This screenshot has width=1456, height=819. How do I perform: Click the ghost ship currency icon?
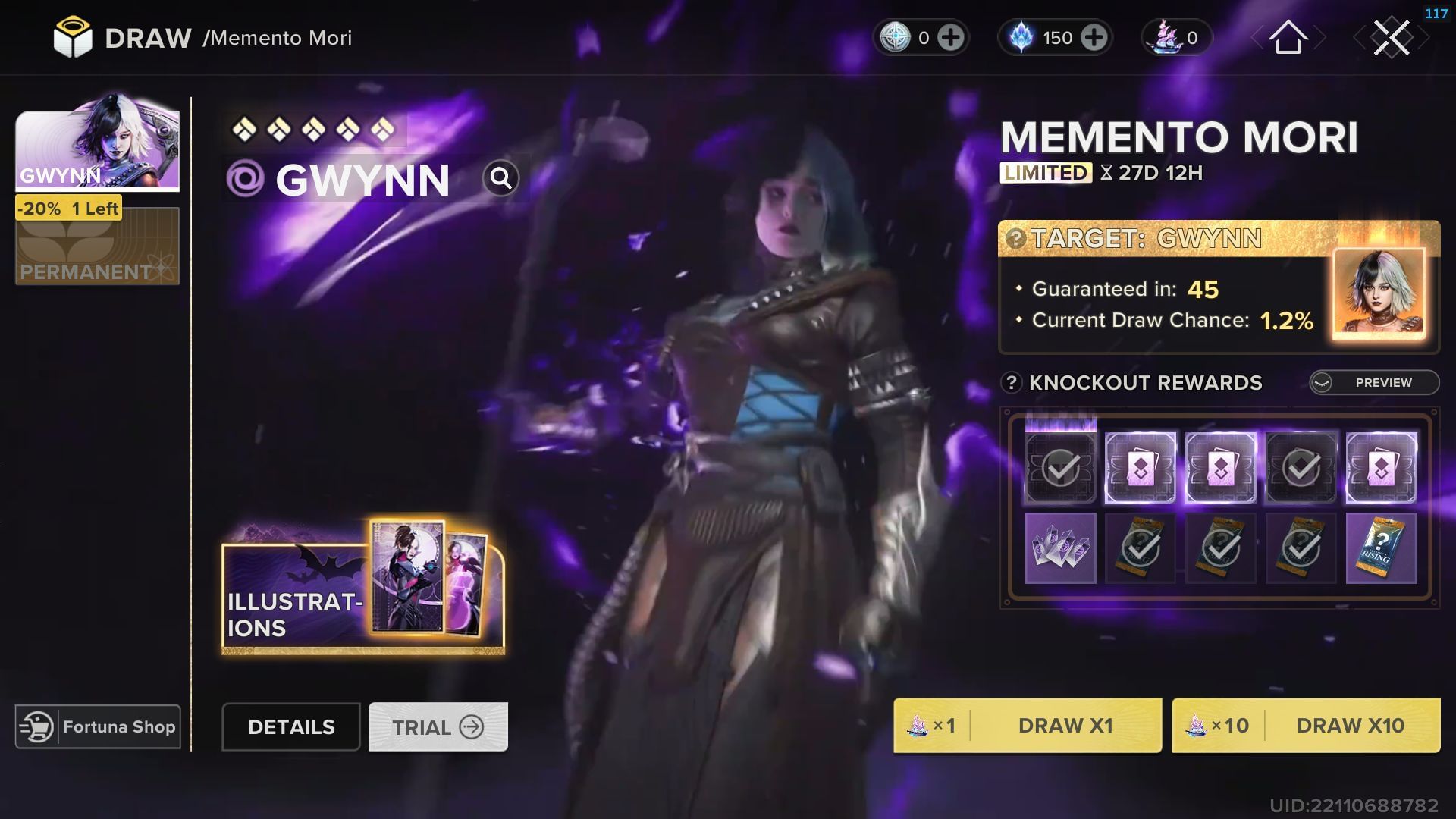point(1166,38)
